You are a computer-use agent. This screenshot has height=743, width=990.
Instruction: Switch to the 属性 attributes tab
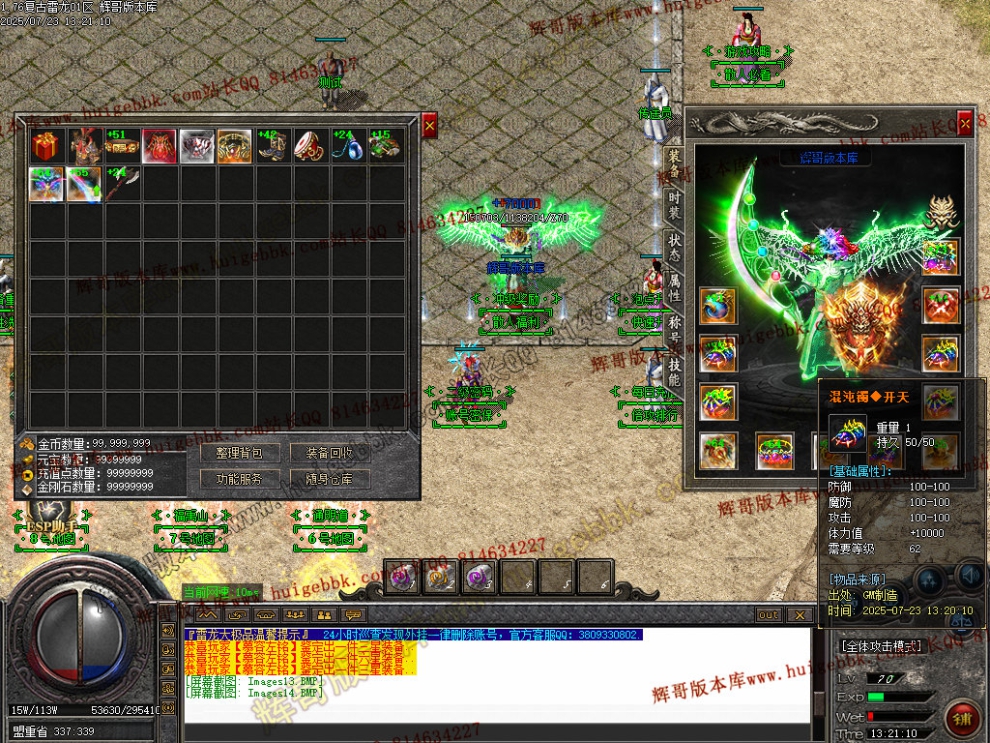coord(675,289)
